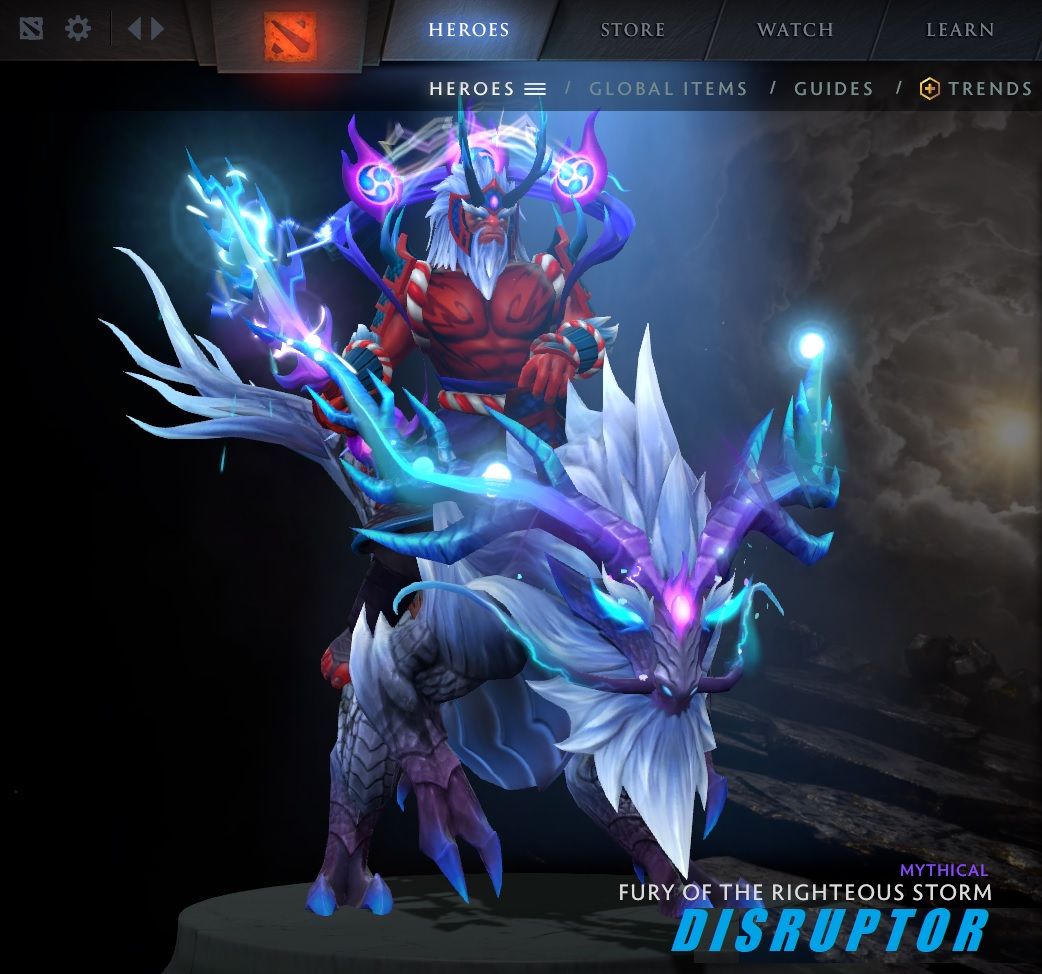
Task: Select the Learn tab
Action: pyautogui.click(x=959, y=30)
